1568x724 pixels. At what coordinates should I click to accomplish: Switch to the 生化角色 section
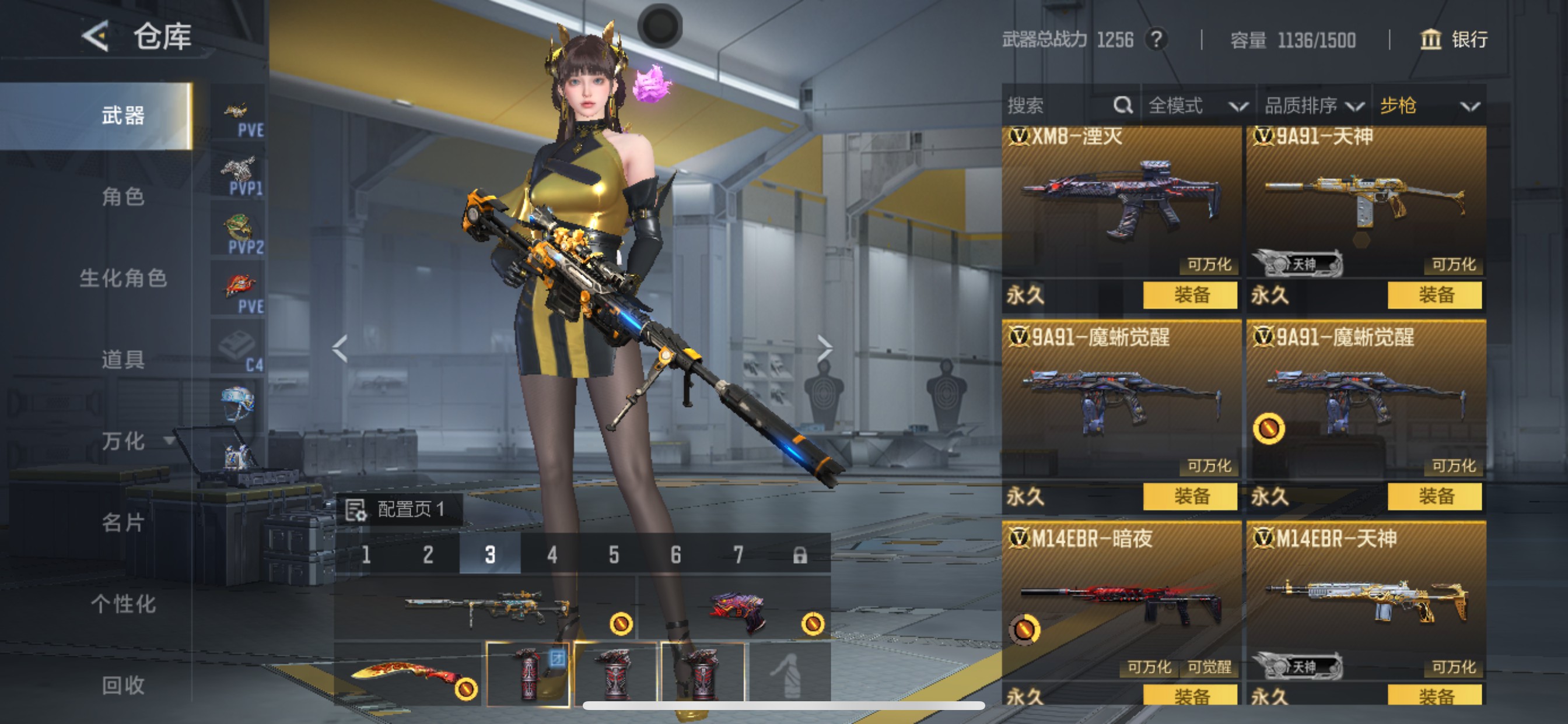coord(123,278)
